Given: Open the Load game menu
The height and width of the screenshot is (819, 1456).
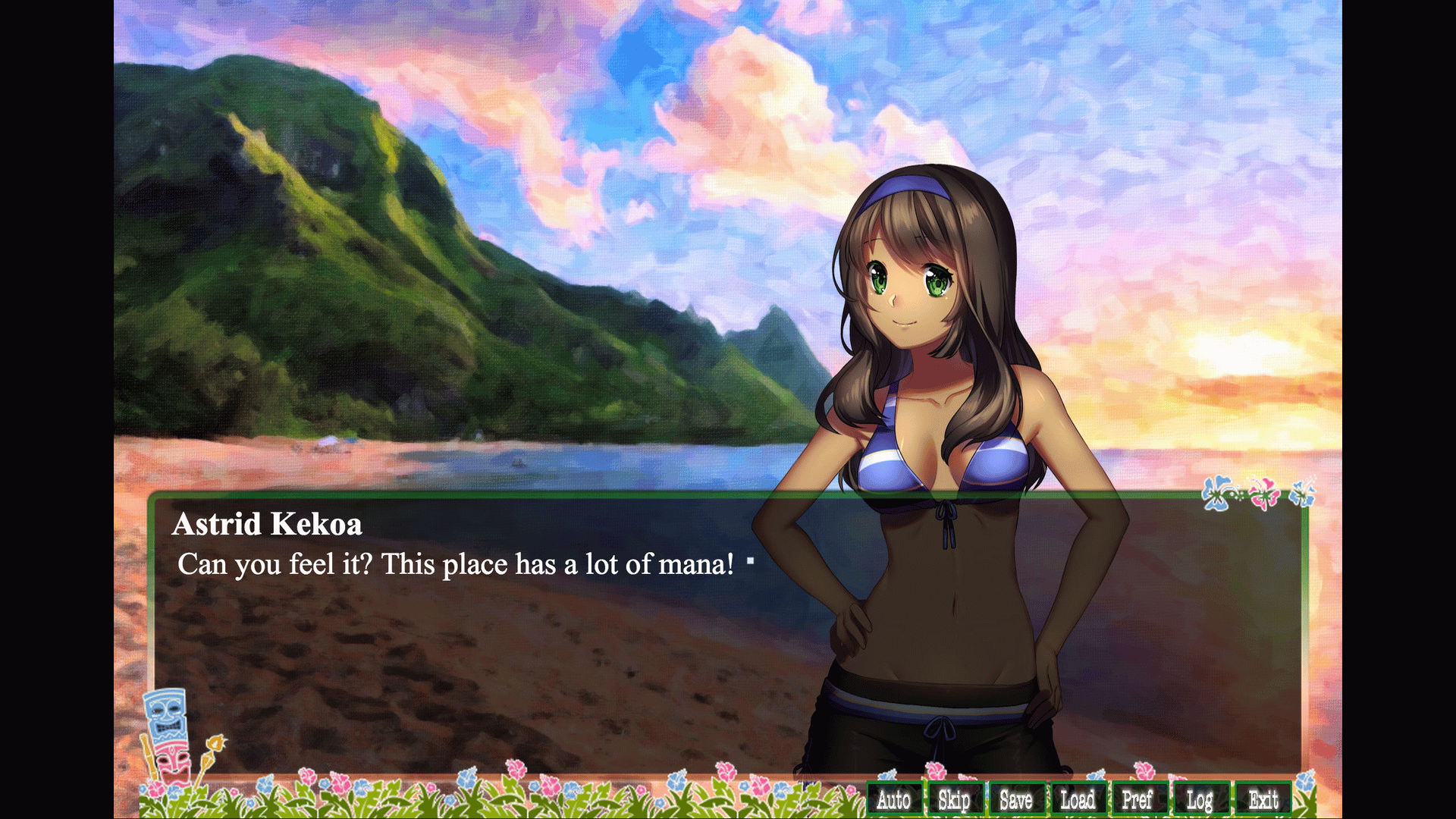Looking at the screenshot, I should point(1078,799).
